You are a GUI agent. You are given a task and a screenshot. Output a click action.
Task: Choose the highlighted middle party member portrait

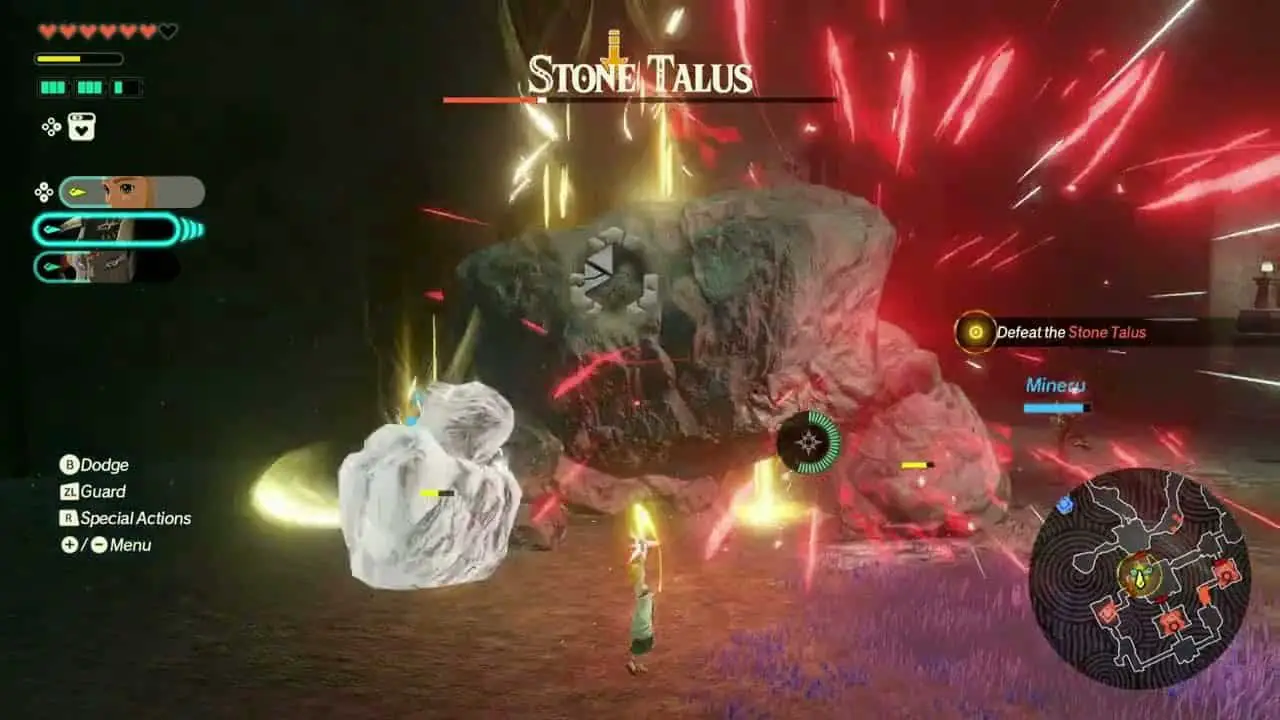point(108,230)
